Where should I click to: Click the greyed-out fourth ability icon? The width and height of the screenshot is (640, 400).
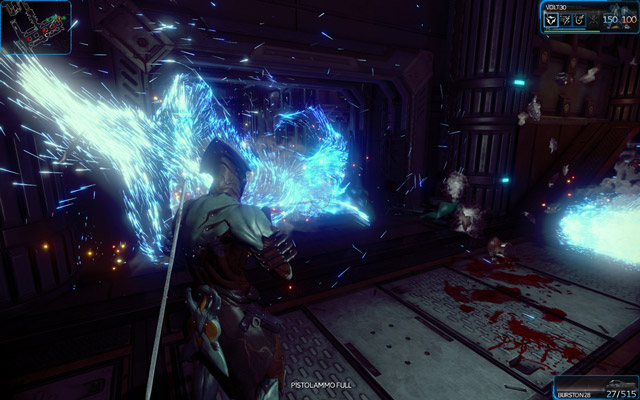tap(592, 18)
